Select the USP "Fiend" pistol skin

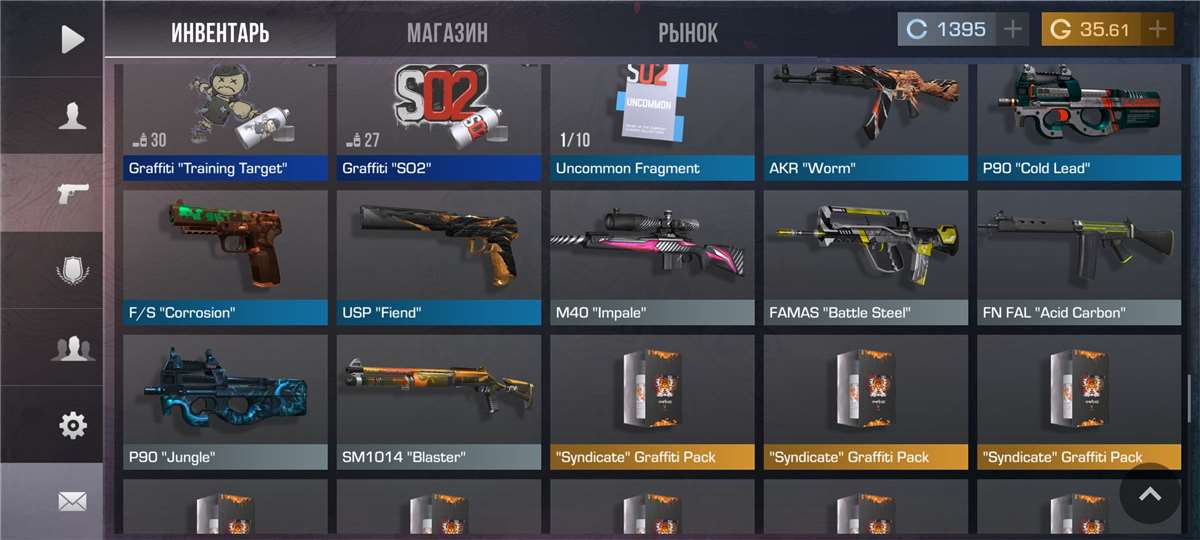[438, 257]
